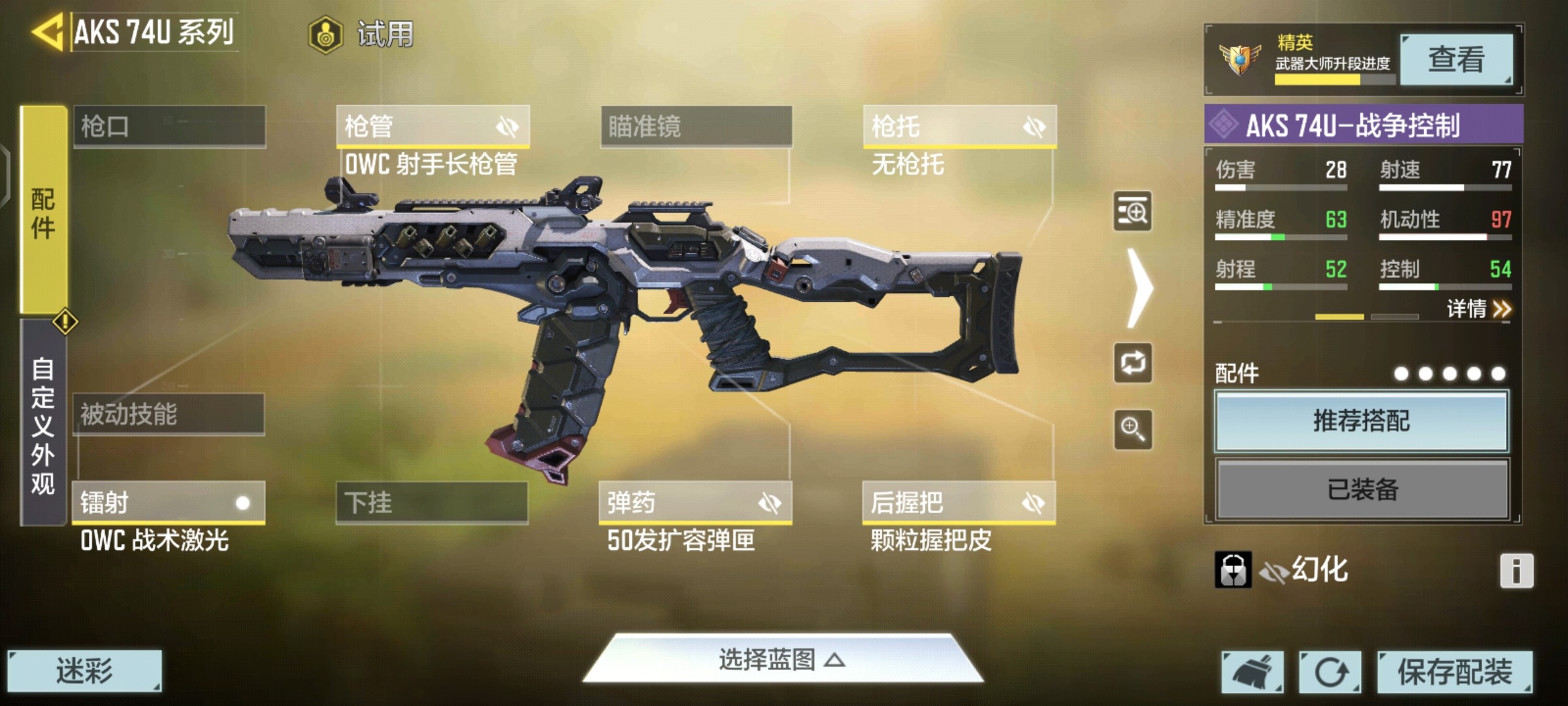
Task: Select the 后握把 rear grip slot
Action: (x=958, y=503)
